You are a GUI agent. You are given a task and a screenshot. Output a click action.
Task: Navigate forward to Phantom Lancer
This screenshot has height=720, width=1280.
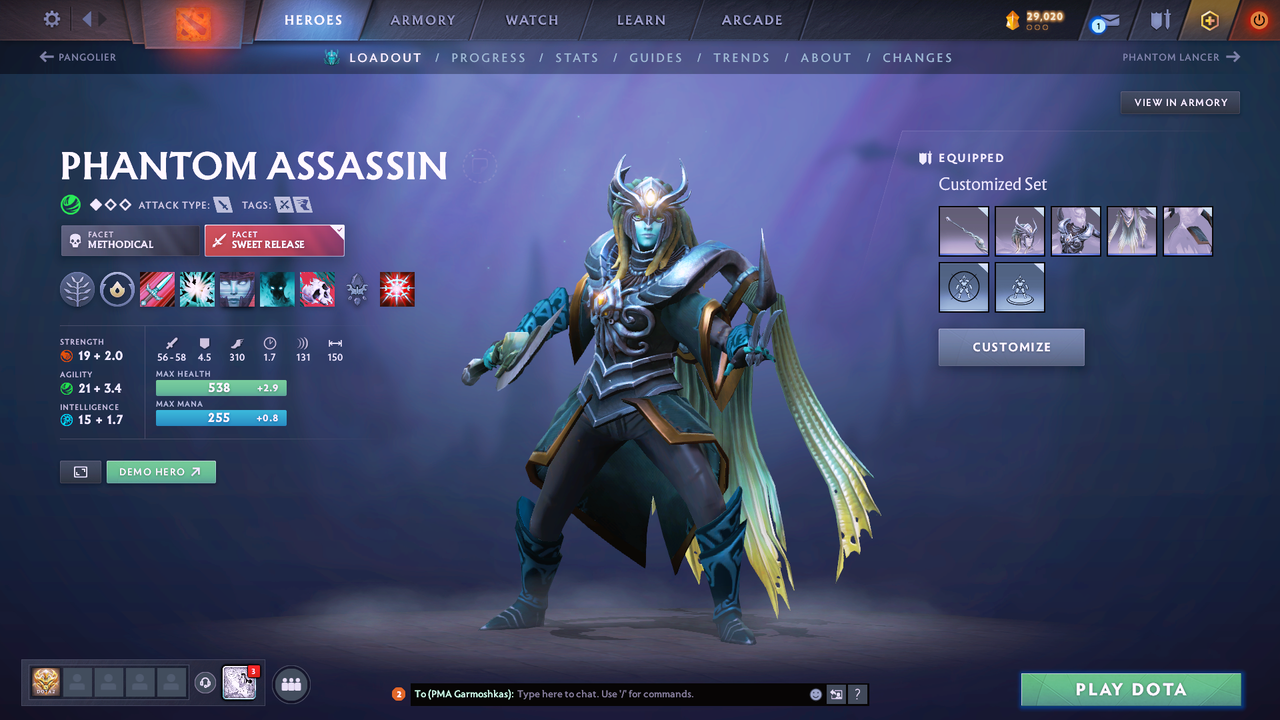coord(1180,57)
